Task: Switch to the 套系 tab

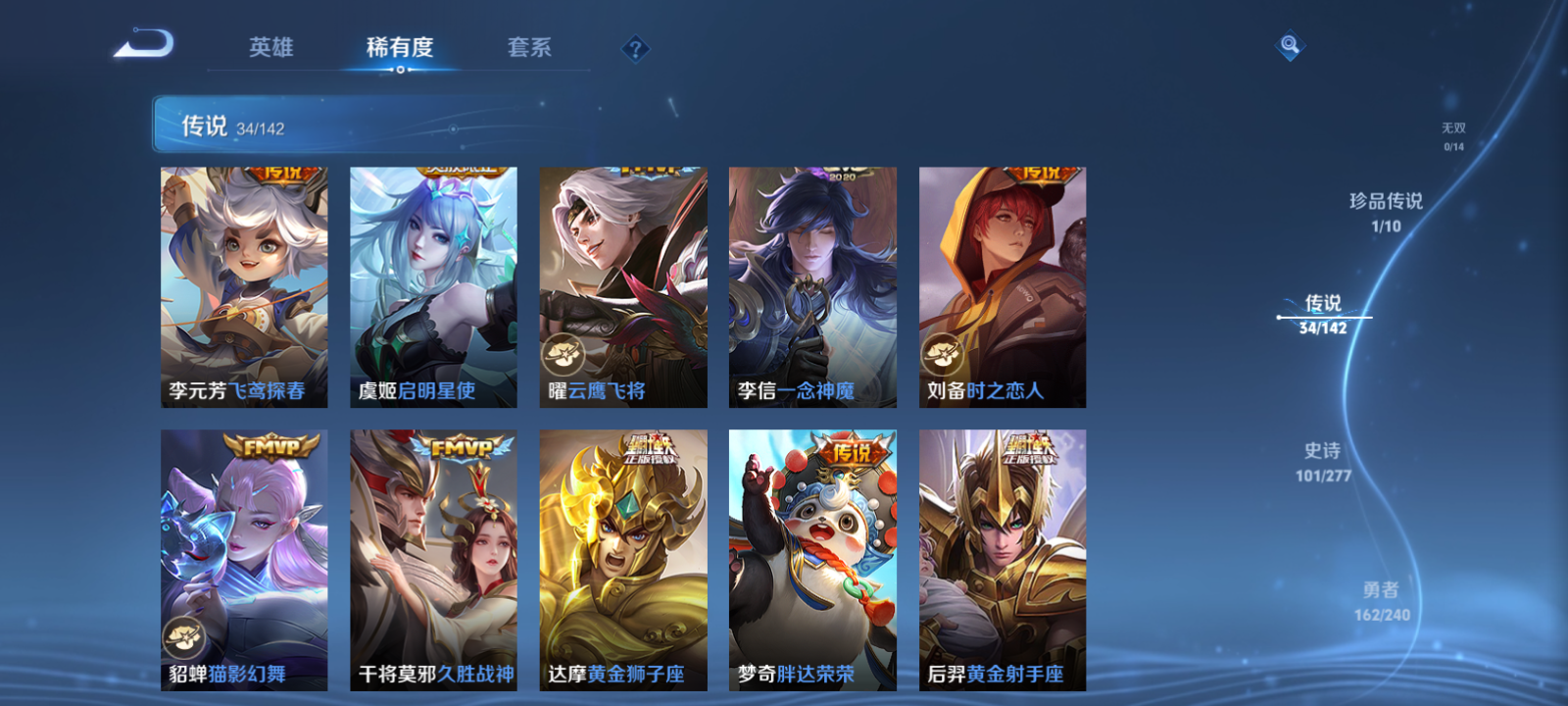Action: coord(529,47)
